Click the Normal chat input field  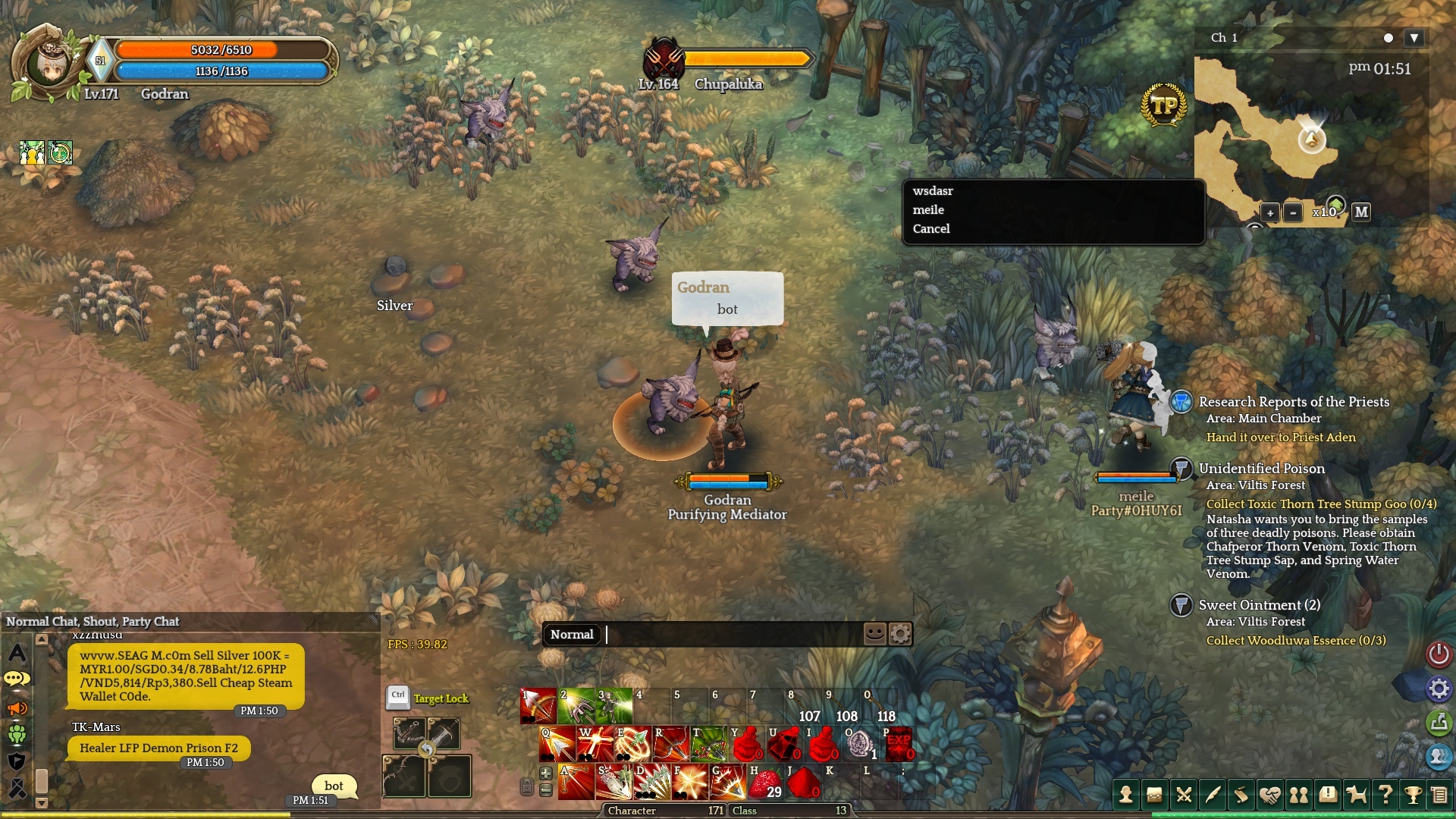pos(732,635)
